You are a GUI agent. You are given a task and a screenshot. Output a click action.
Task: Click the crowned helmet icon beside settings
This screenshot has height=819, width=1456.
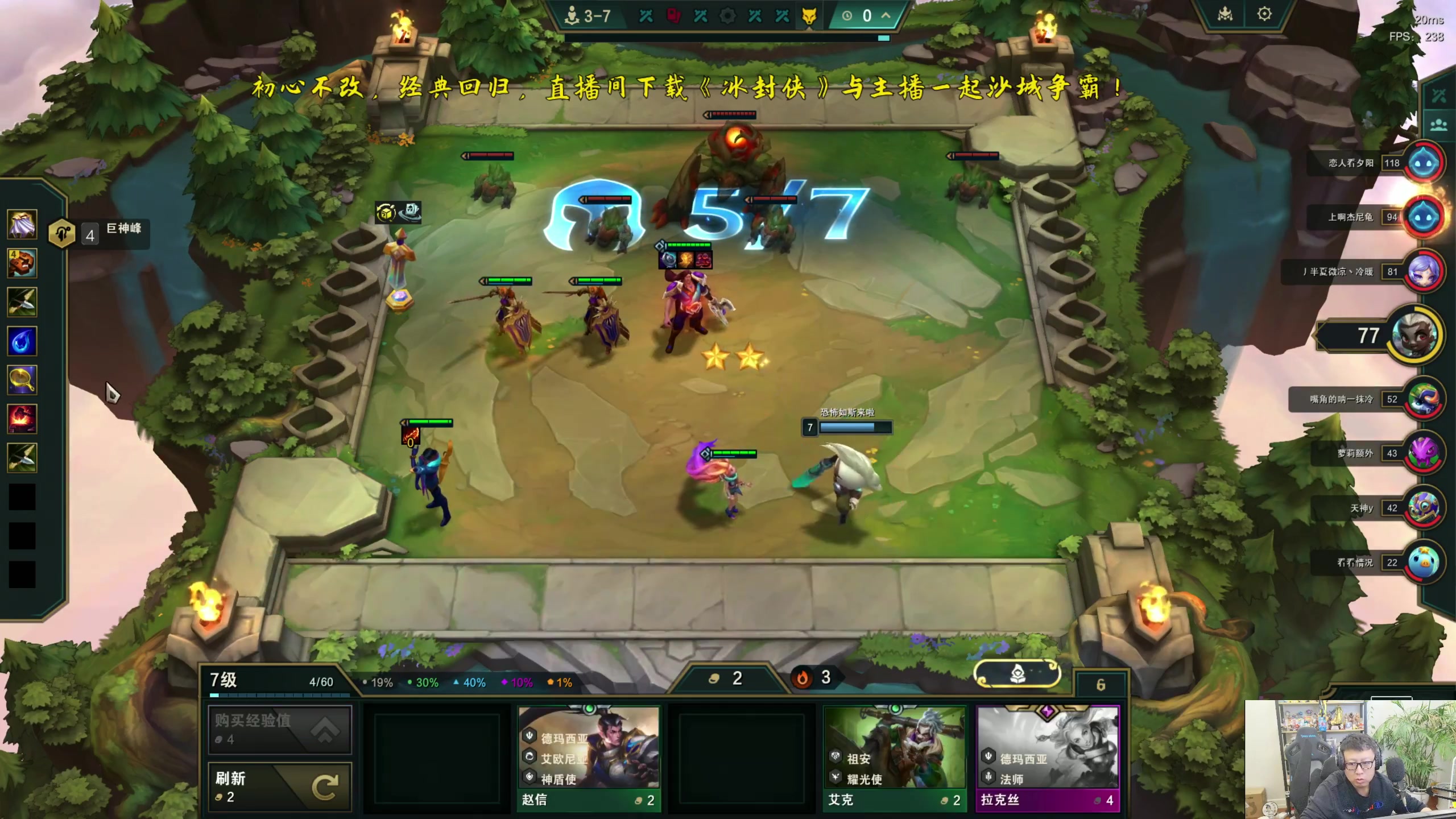click(x=1225, y=14)
